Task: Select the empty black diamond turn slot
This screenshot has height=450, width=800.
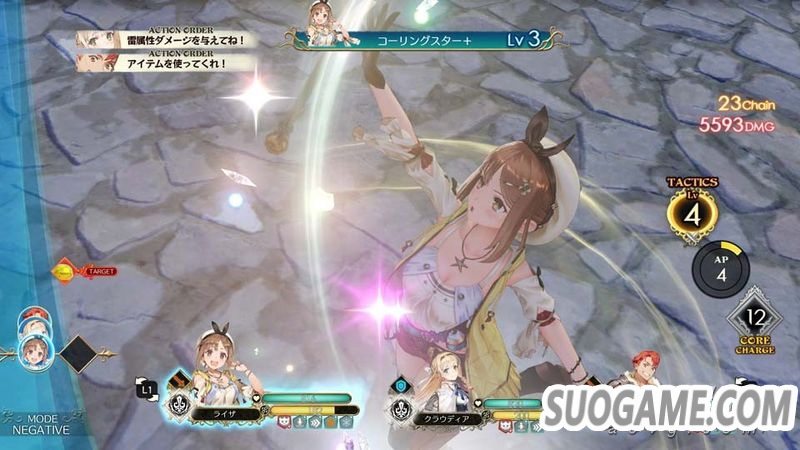Action: click(78, 352)
